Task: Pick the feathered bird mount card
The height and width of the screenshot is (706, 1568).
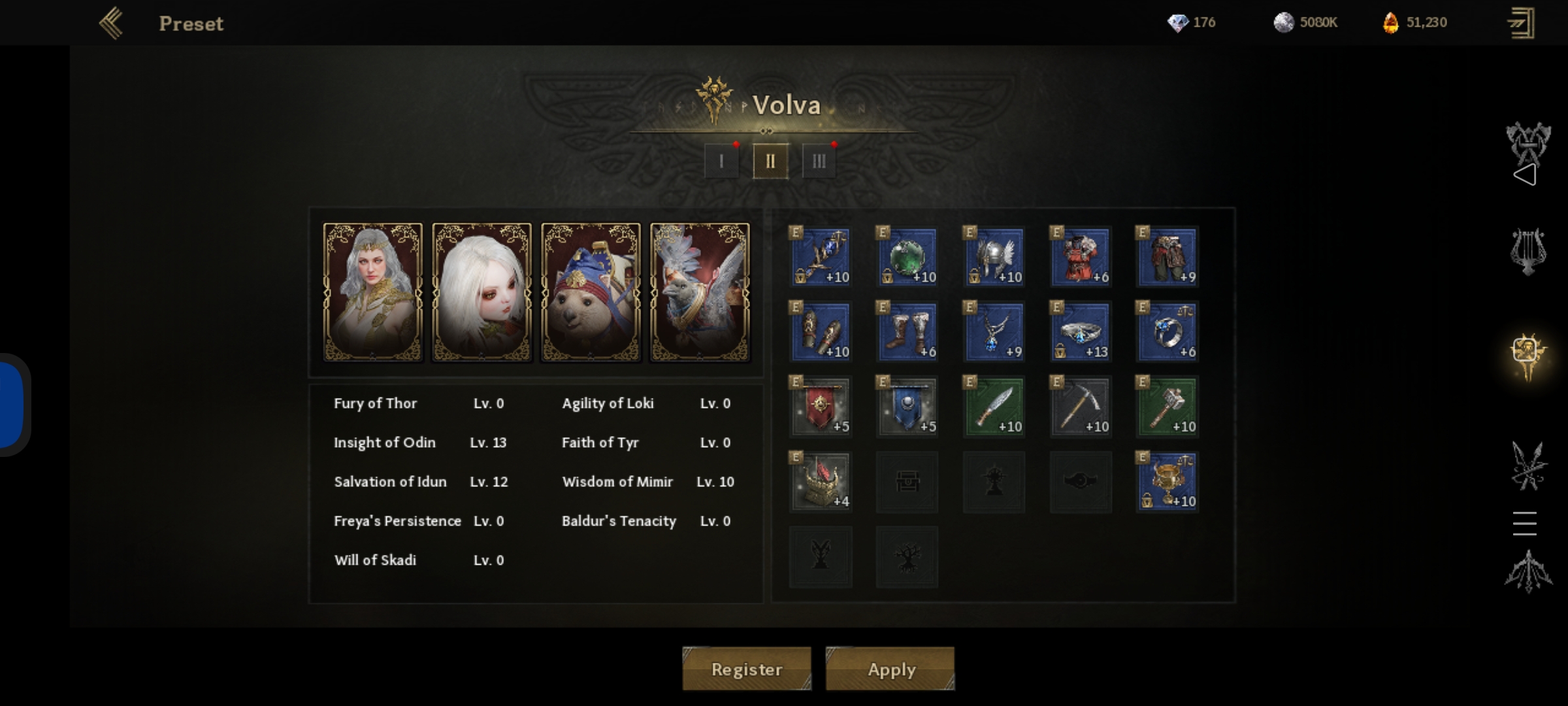Action: point(700,292)
